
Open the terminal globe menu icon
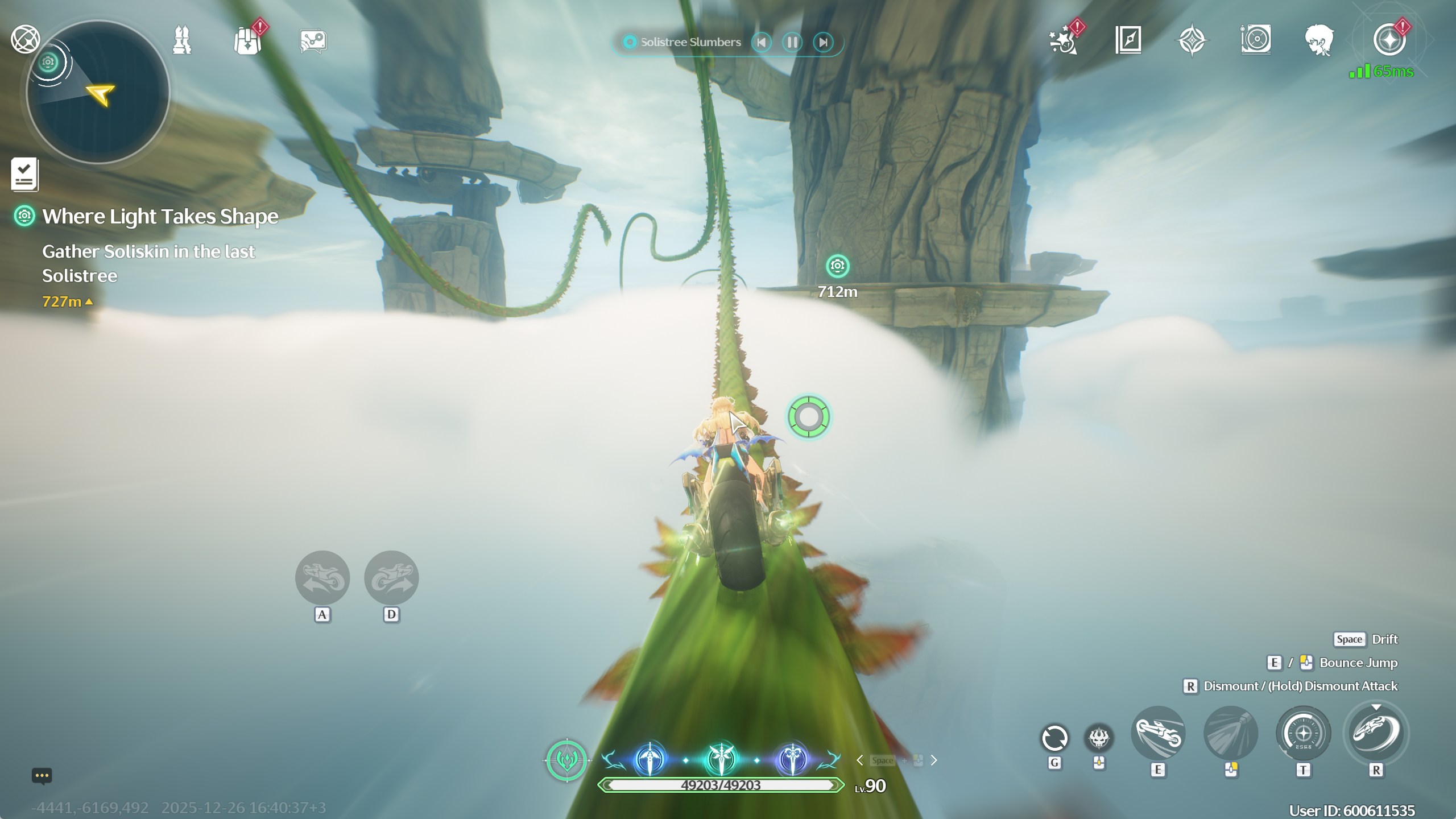(25, 40)
